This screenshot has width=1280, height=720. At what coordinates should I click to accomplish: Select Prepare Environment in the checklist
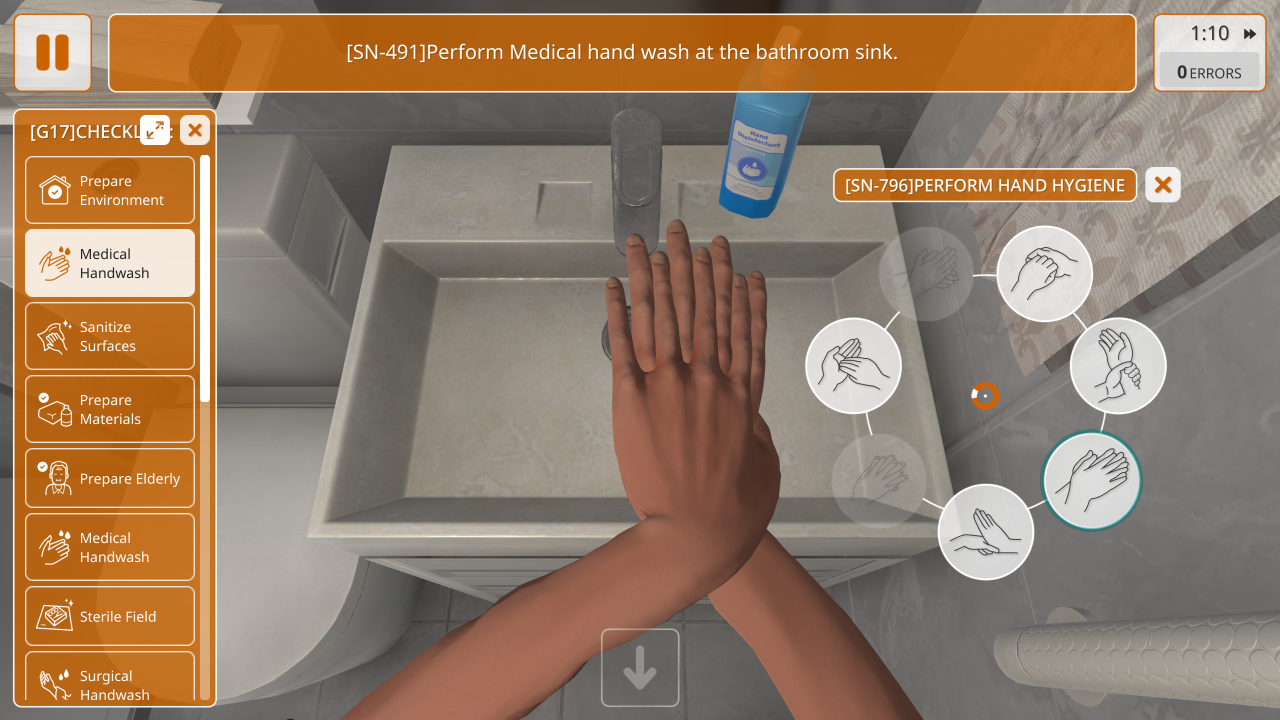click(110, 190)
